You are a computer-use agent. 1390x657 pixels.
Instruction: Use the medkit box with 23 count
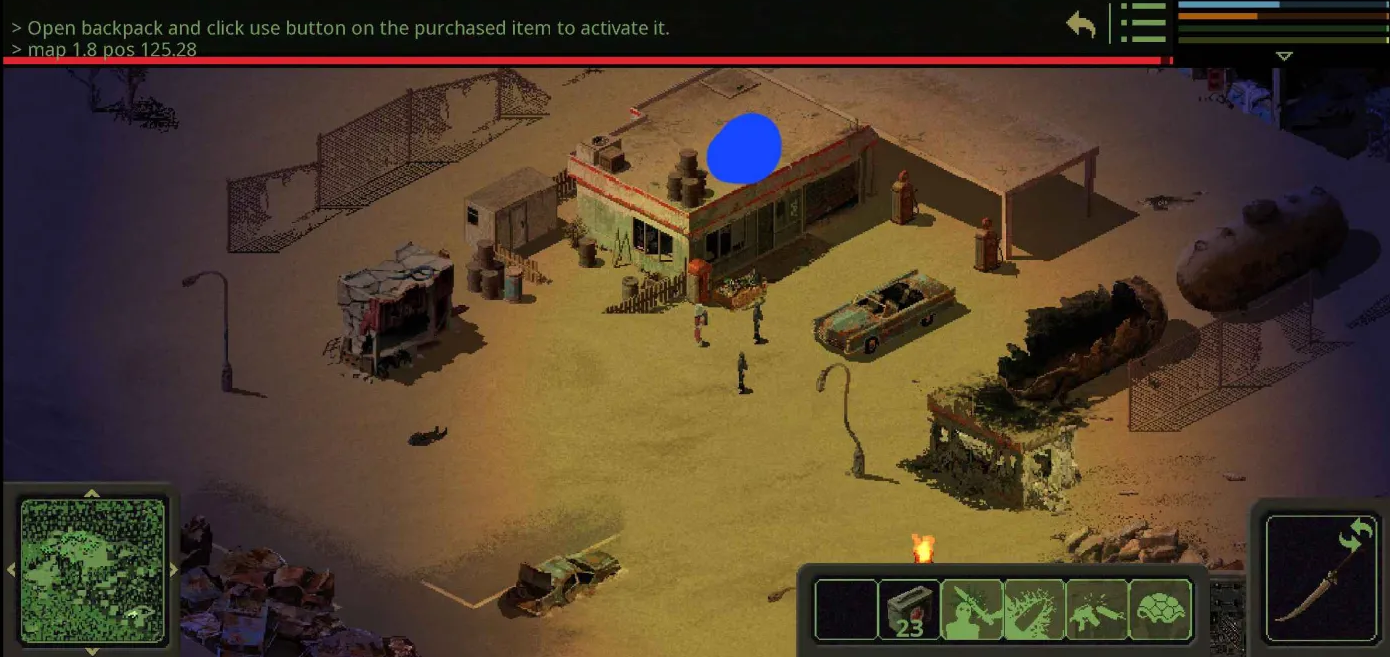909,609
